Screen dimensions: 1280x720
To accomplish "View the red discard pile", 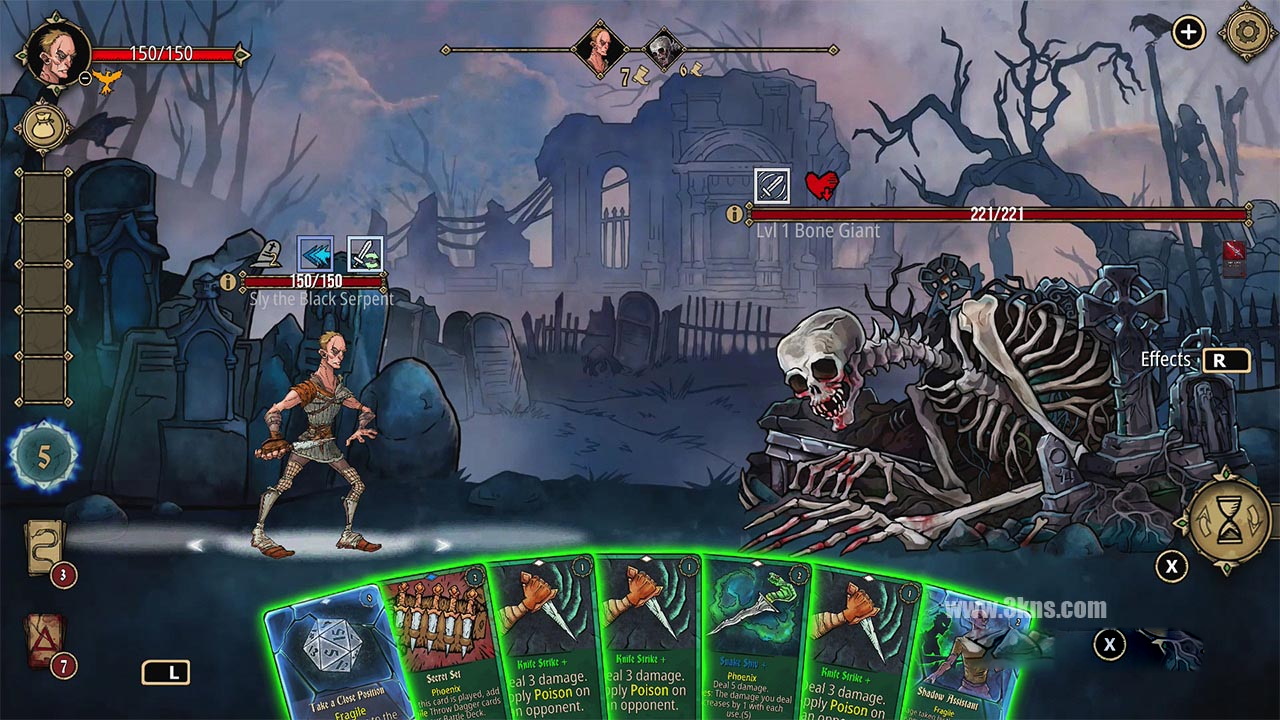I will click(x=45, y=641).
